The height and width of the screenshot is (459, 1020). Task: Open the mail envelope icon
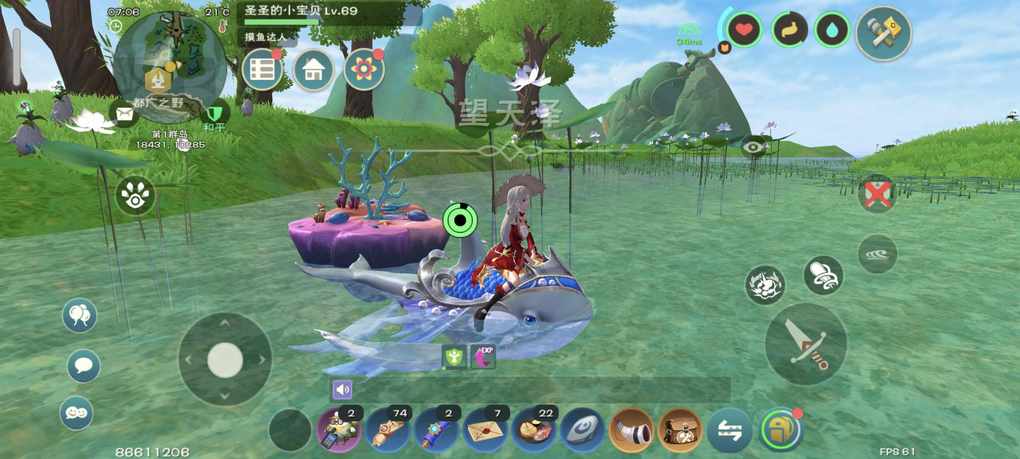[124, 114]
